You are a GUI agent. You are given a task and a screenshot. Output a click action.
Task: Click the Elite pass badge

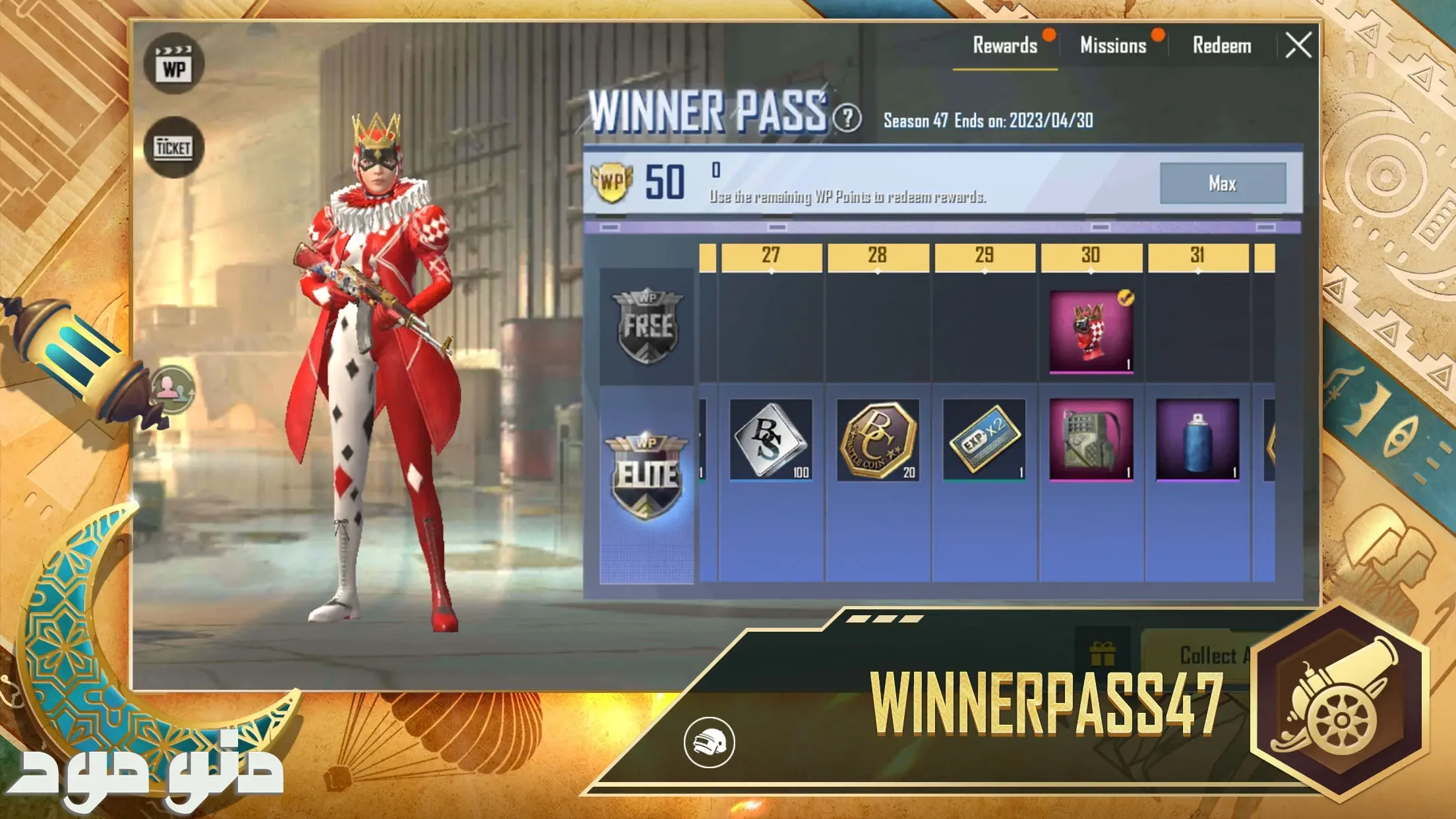[x=647, y=476]
